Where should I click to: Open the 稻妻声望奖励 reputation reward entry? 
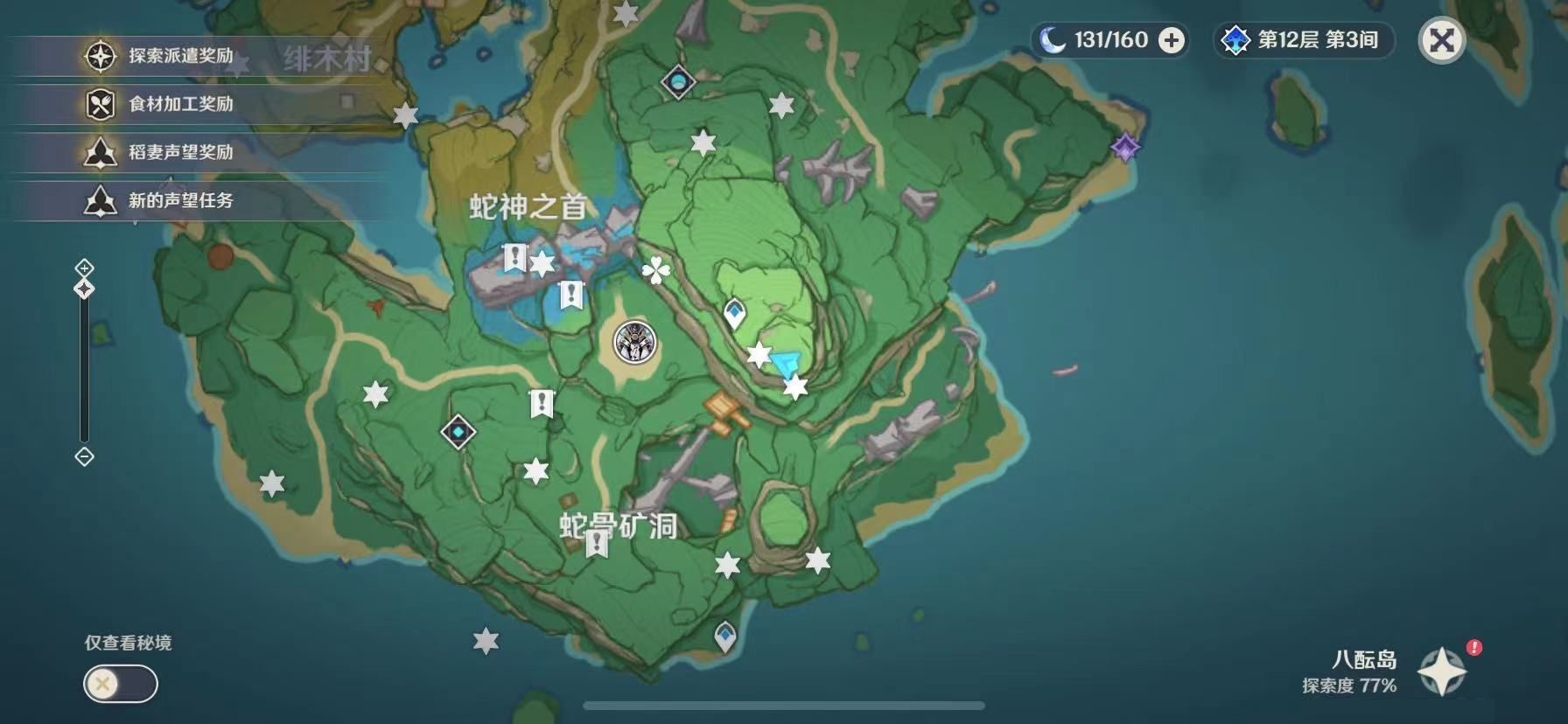click(x=180, y=152)
